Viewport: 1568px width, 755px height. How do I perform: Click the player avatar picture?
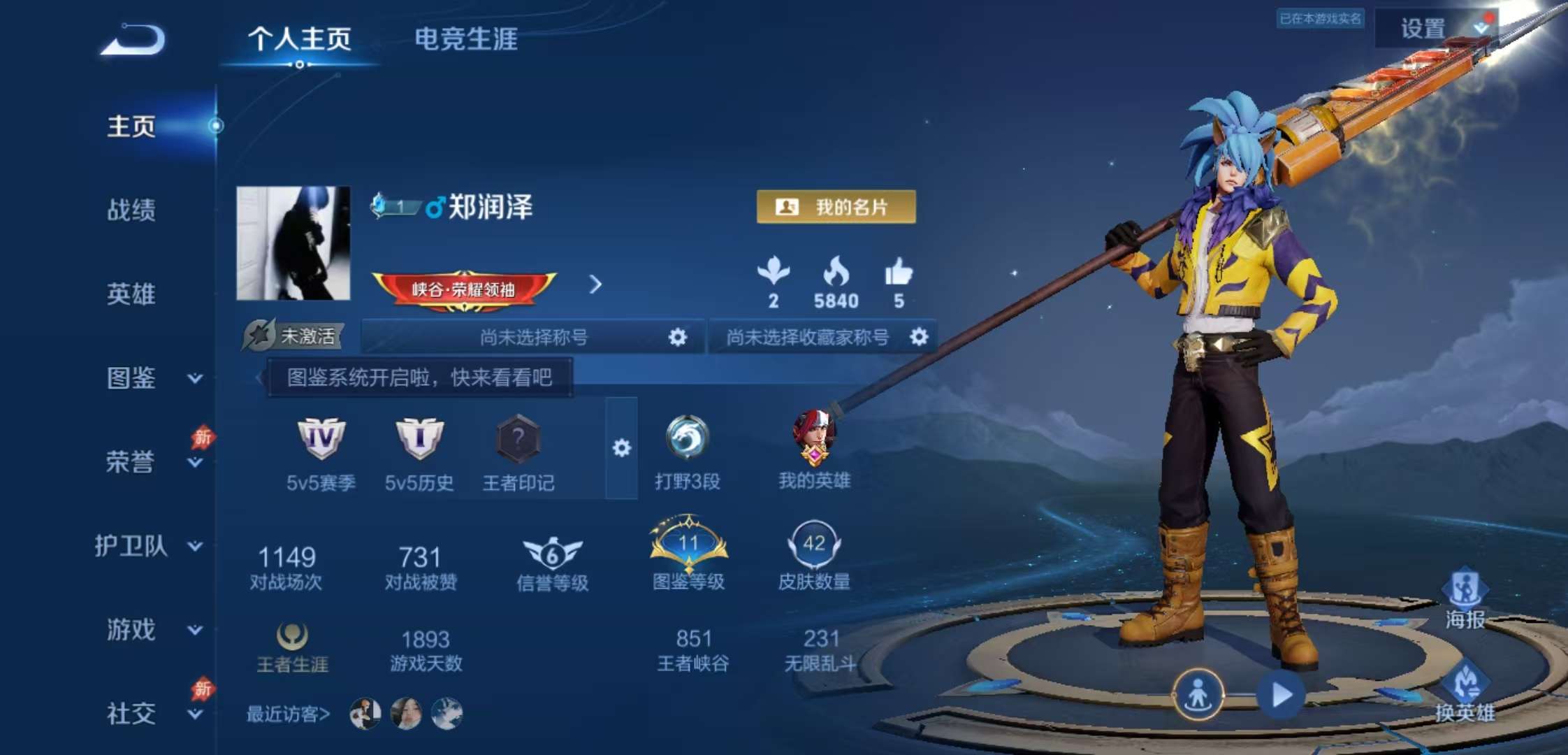[293, 243]
